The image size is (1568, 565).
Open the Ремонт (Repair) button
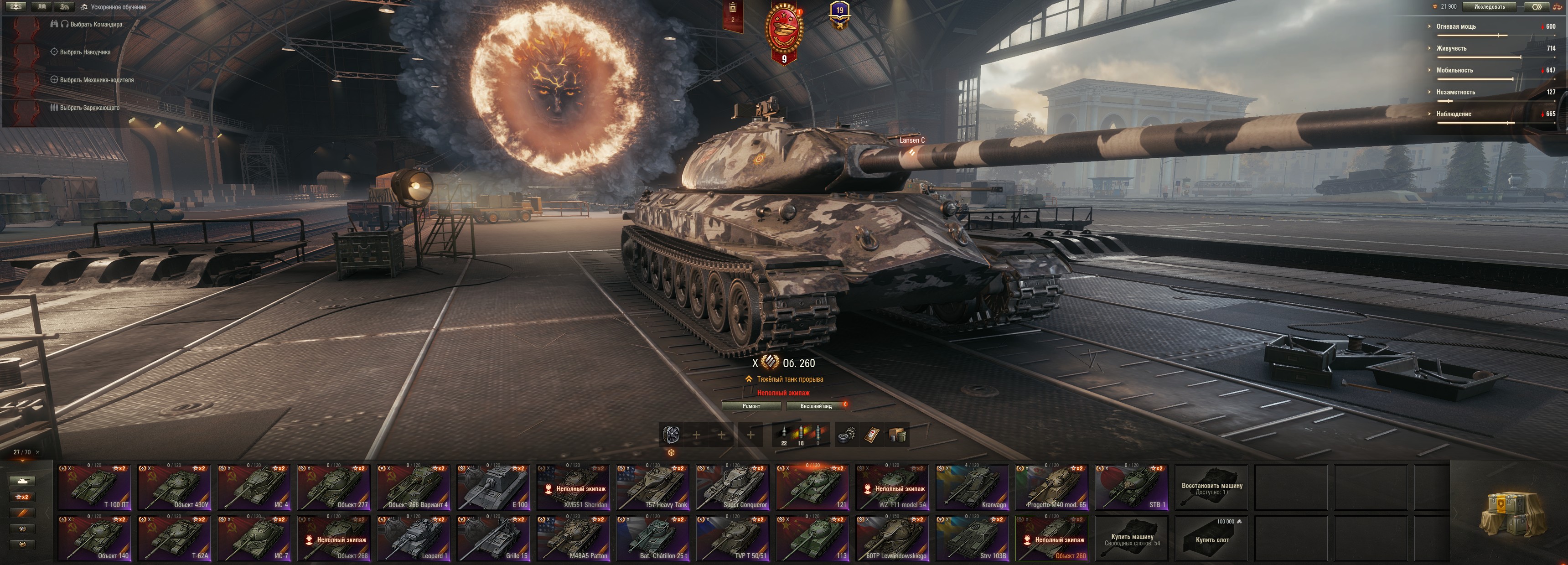[x=751, y=406]
